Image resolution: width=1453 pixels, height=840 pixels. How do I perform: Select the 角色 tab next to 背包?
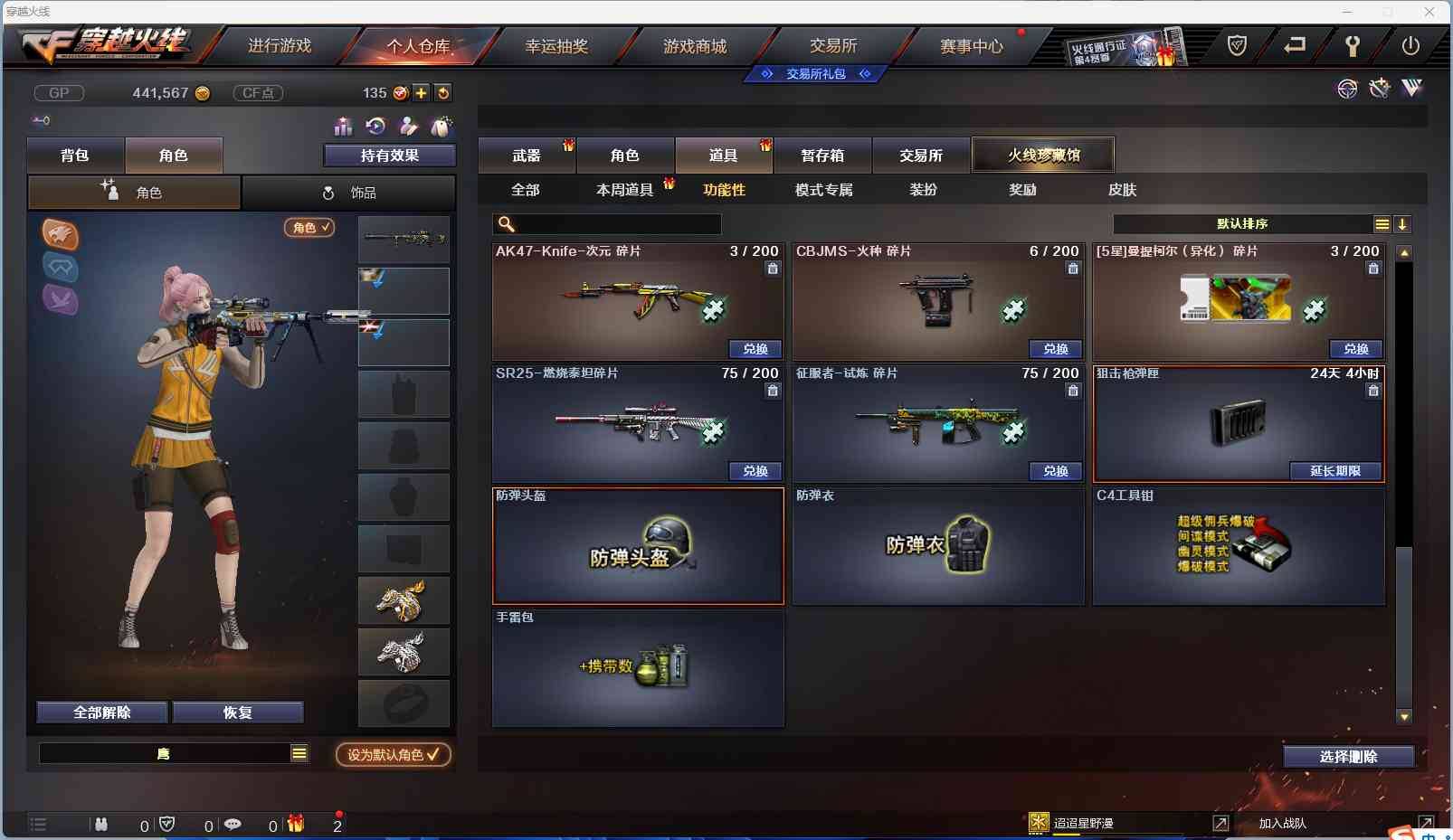click(x=174, y=155)
